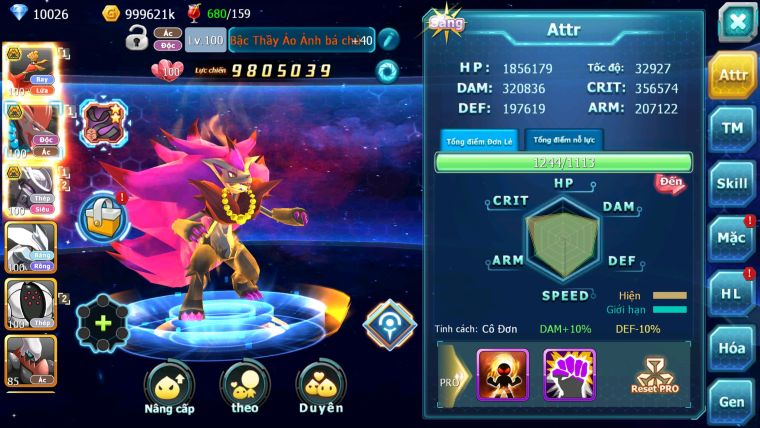This screenshot has height=428, width=760.
Task: Tap the green plus add button
Action: (x=102, y=324)
